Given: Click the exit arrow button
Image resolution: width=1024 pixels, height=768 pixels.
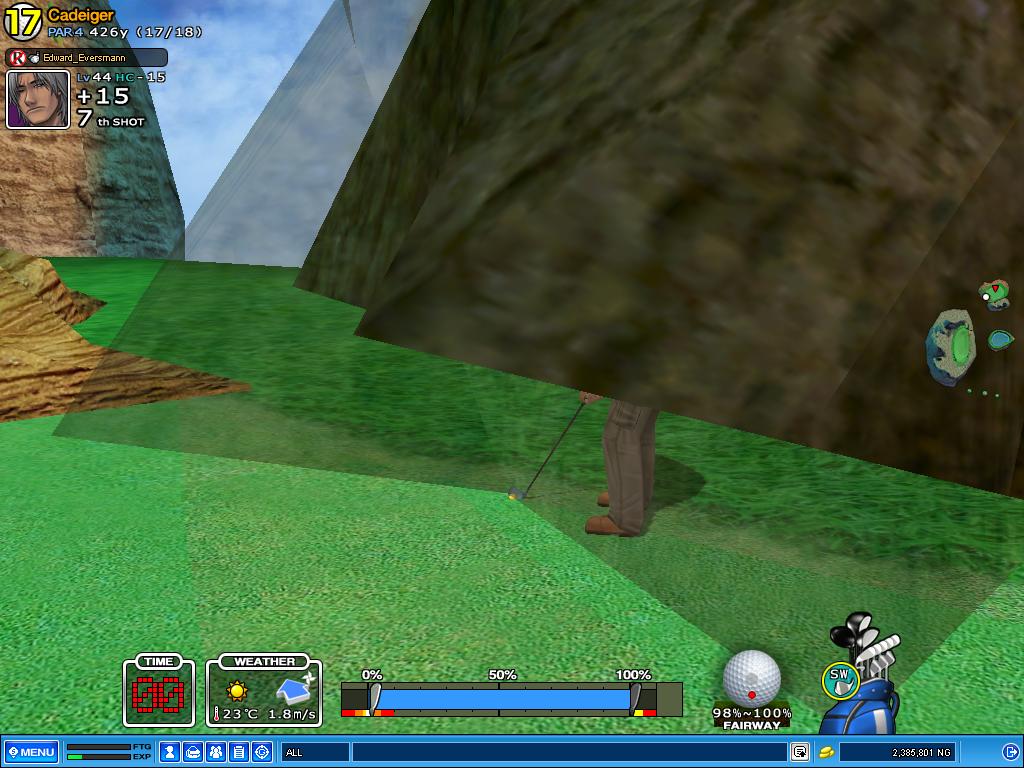Looking at the screenshot, I should [x=1011, y=752].
